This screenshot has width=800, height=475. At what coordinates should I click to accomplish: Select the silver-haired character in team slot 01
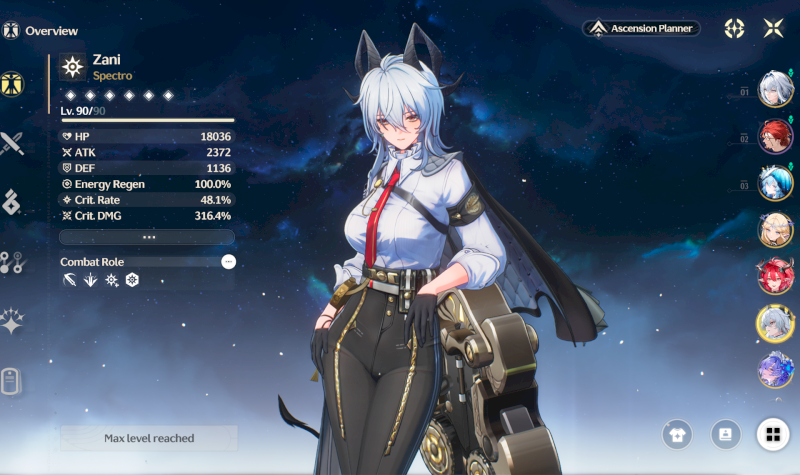pos(775,88)
